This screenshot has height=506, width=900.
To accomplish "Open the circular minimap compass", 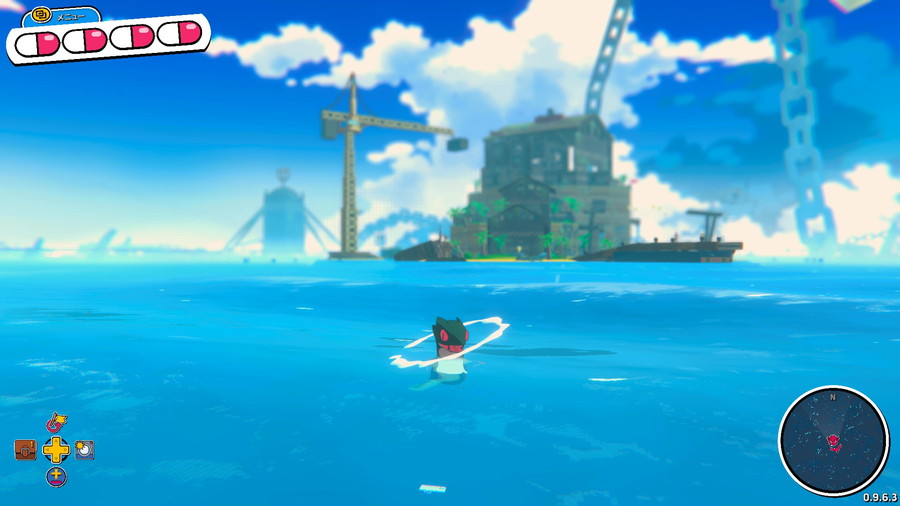I will click(833, 440).
